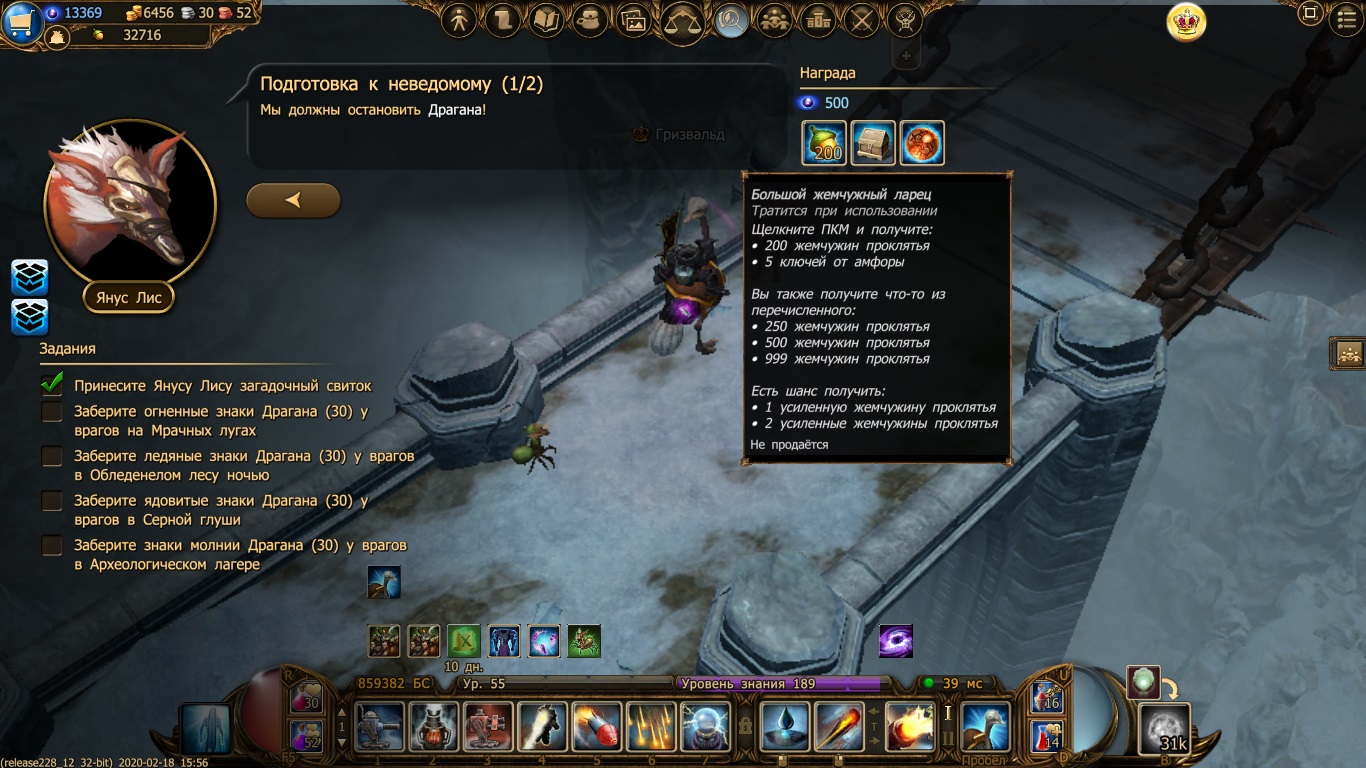Viewport: 1366px width, 768px height.
Task: Open the hamburger menu in the corner
Action: [x=1346, y=20]
